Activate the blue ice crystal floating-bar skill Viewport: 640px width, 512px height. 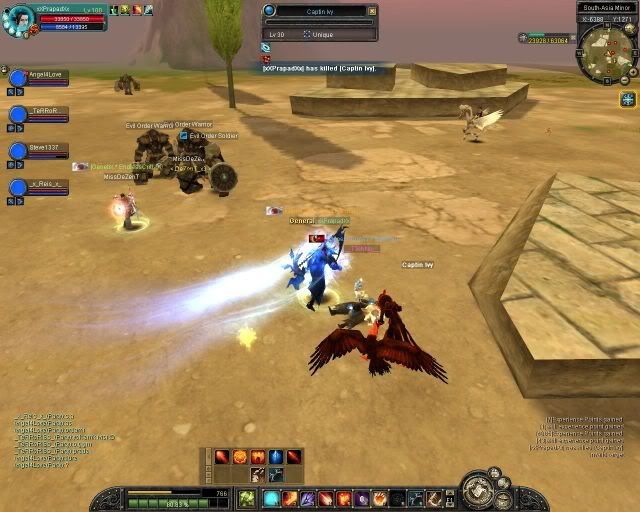coord(275,457)
